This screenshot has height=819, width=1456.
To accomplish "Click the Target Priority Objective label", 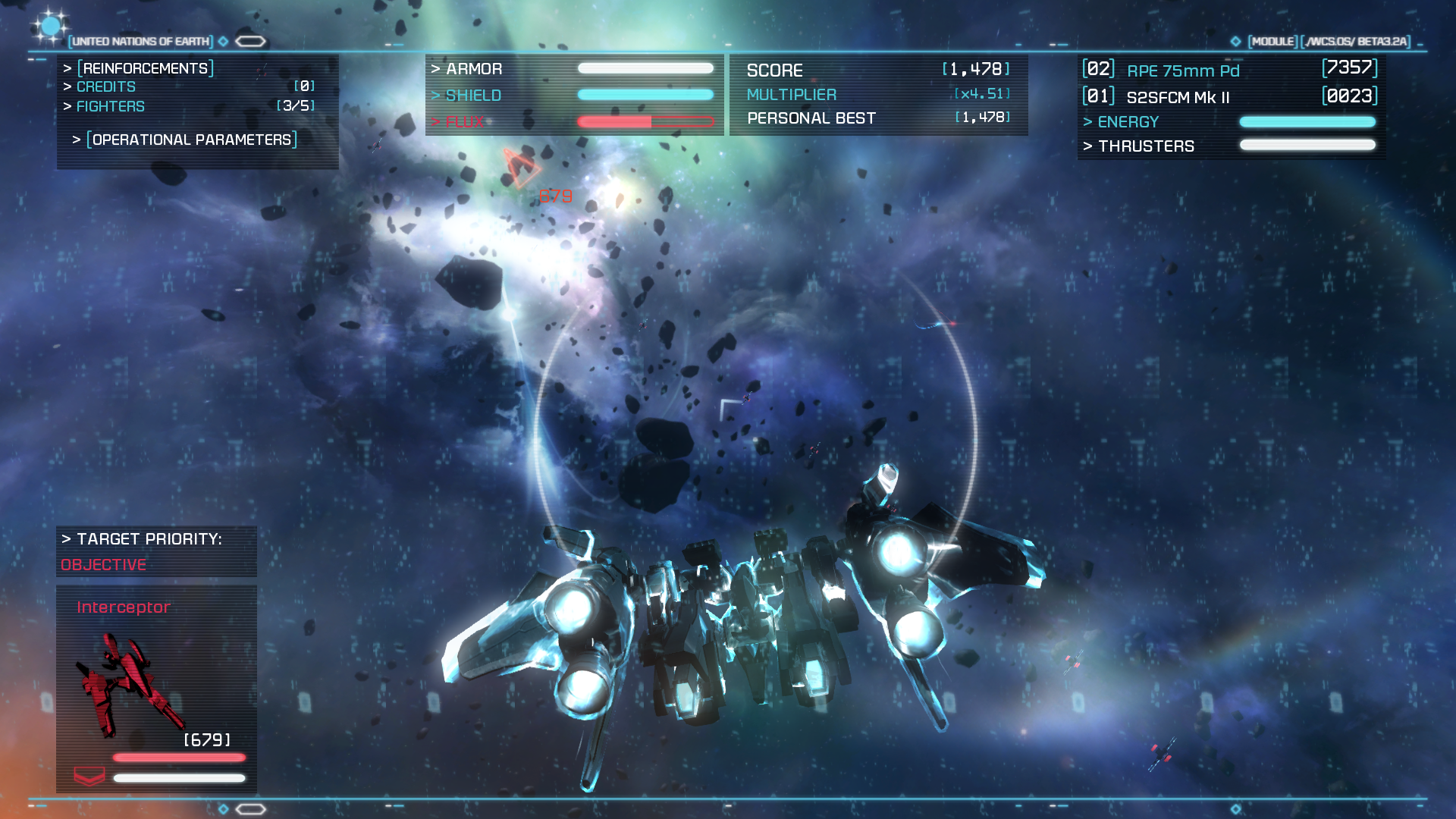I will 104,565.
